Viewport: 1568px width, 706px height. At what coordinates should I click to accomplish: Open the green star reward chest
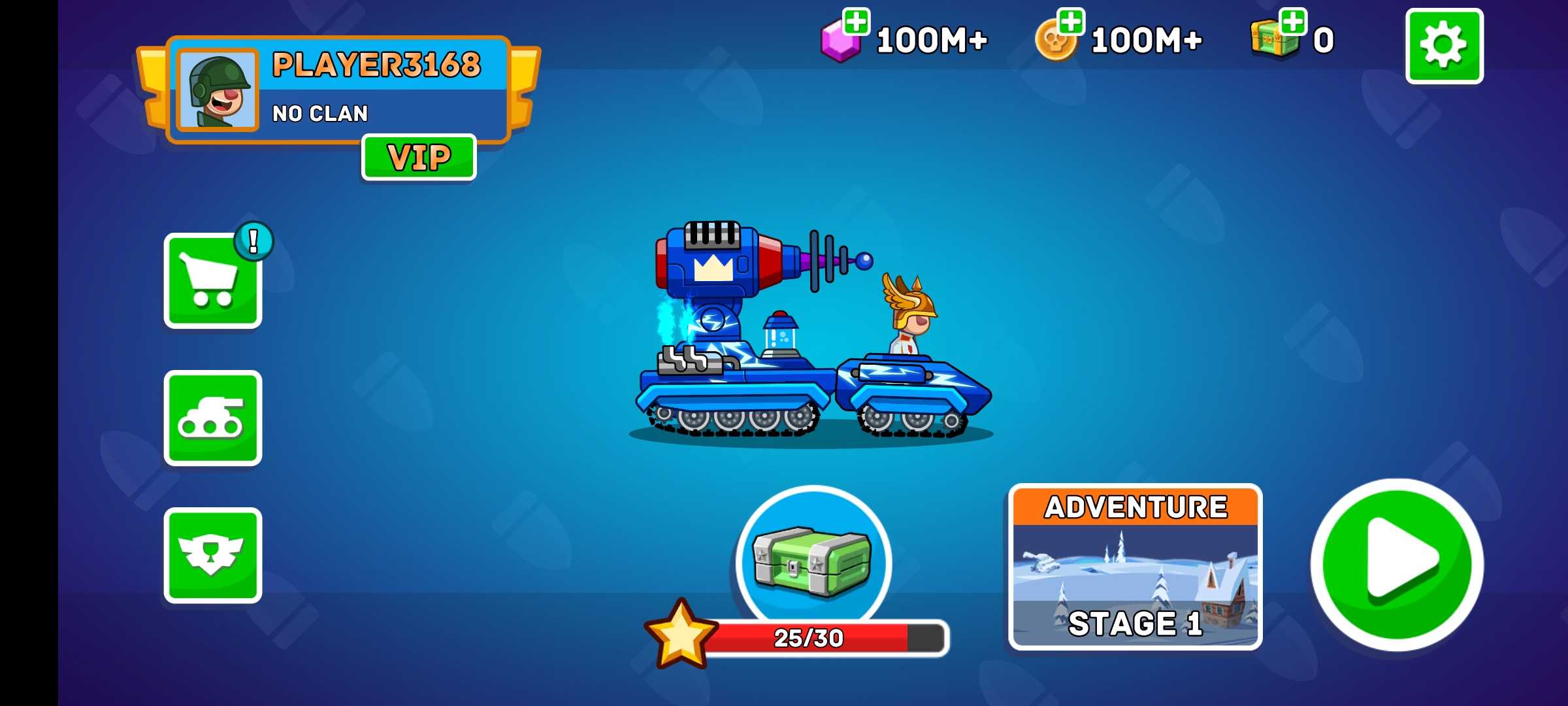click(813, 562)
